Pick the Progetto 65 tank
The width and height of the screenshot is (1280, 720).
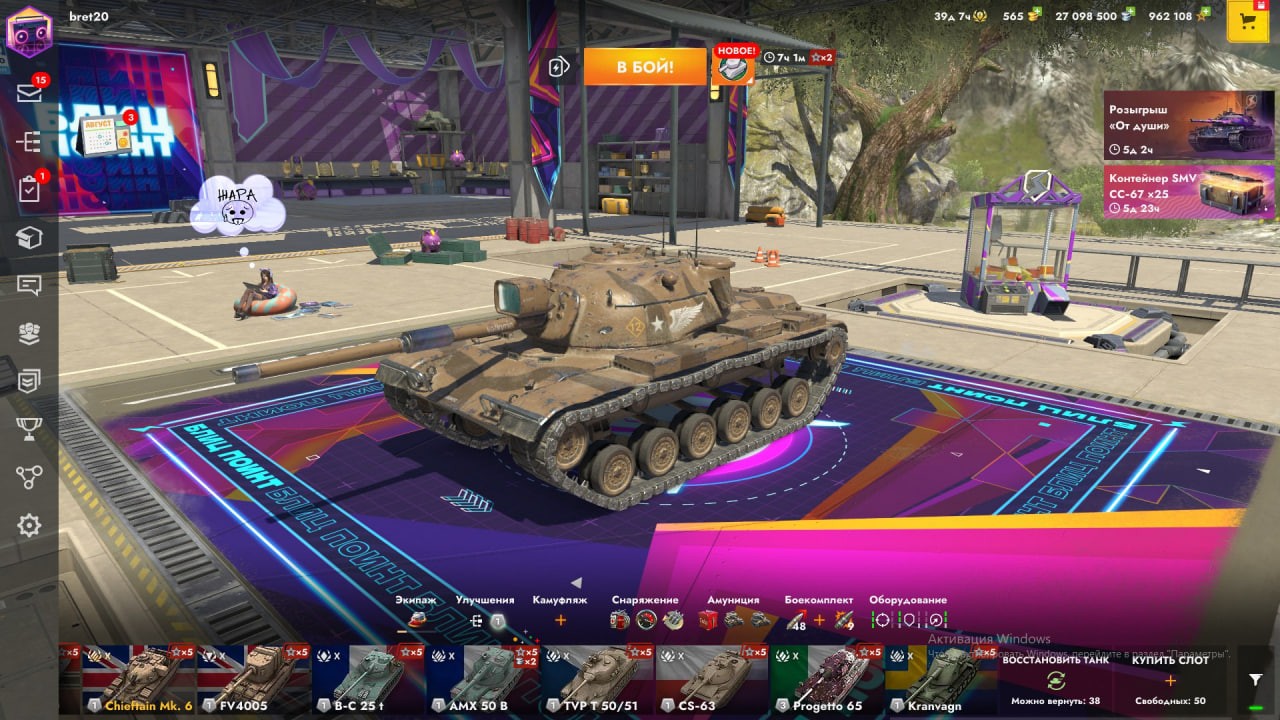[x=828, y=680]
